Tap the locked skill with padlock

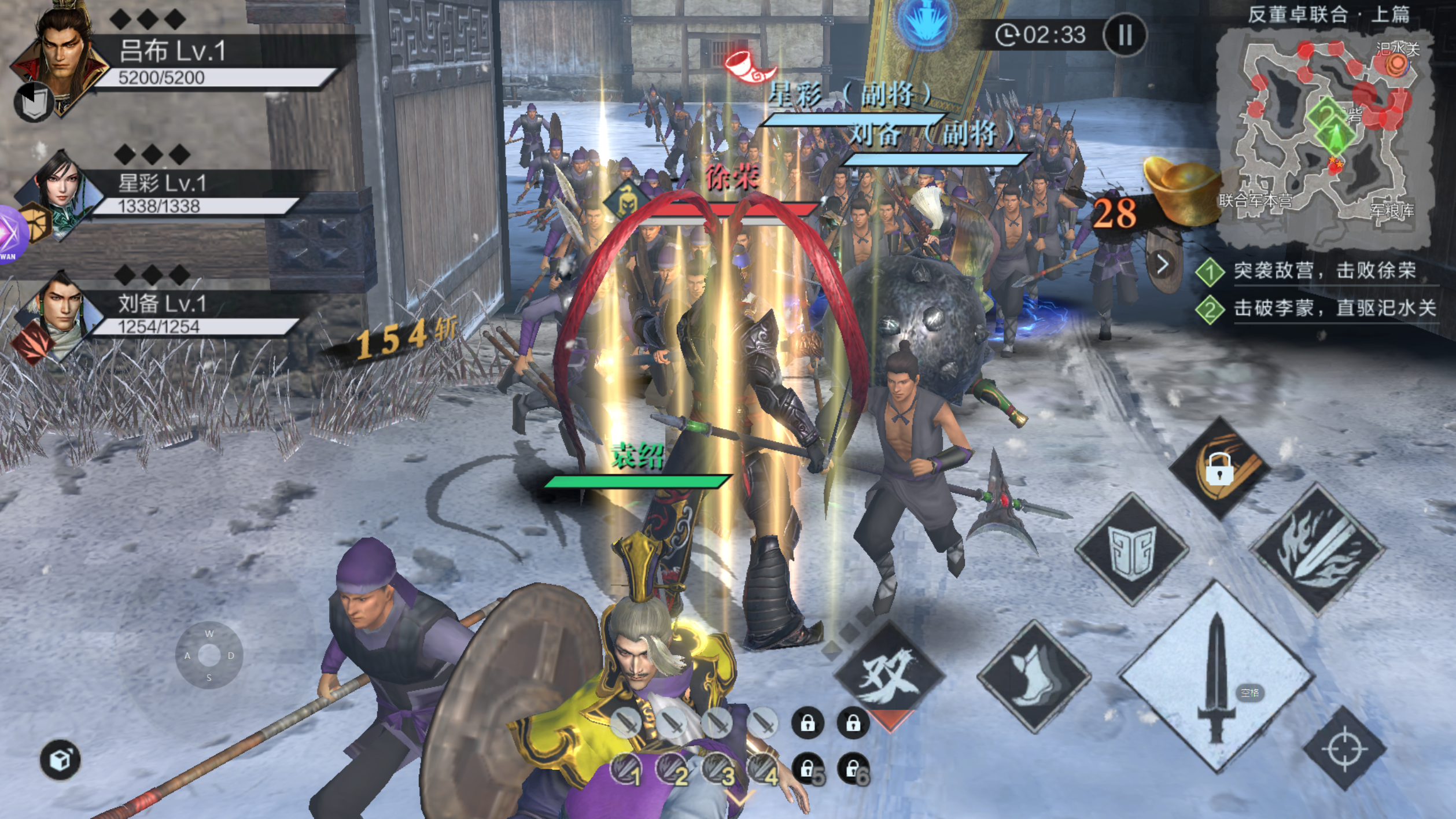(1219, 467)
